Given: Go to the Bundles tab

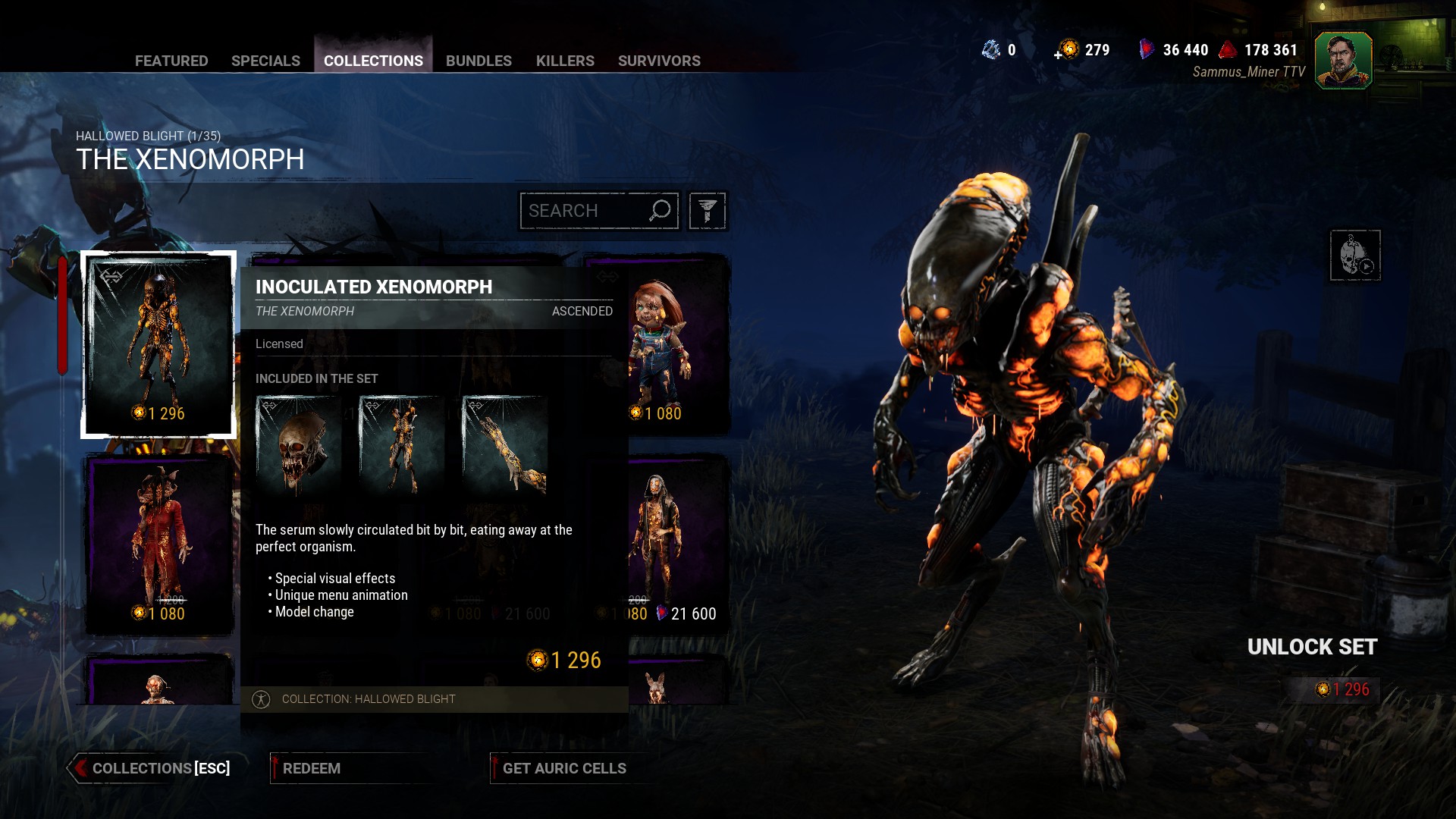Looking at the screenshot, I should pyautogui.click(x=479, y=61).
